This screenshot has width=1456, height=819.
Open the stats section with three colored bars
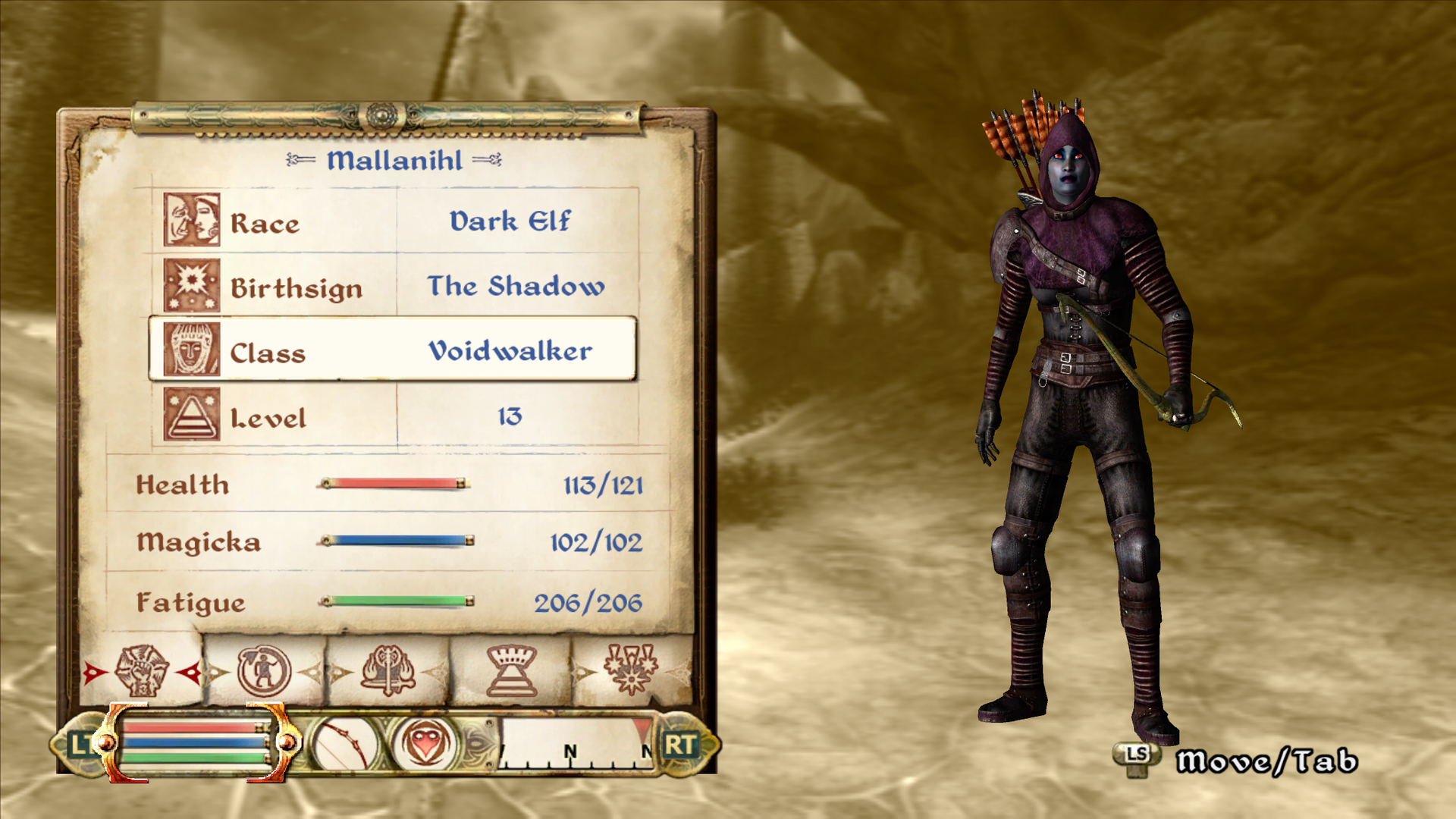[x=196, y=742]
